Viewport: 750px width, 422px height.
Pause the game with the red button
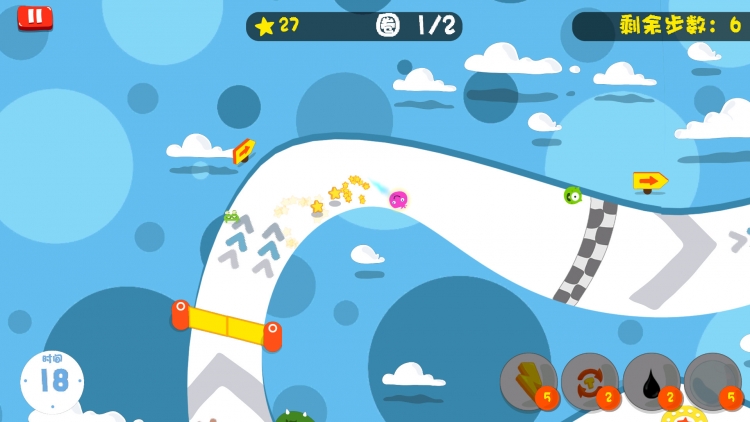pyautogui.click(x=35, y=17)
